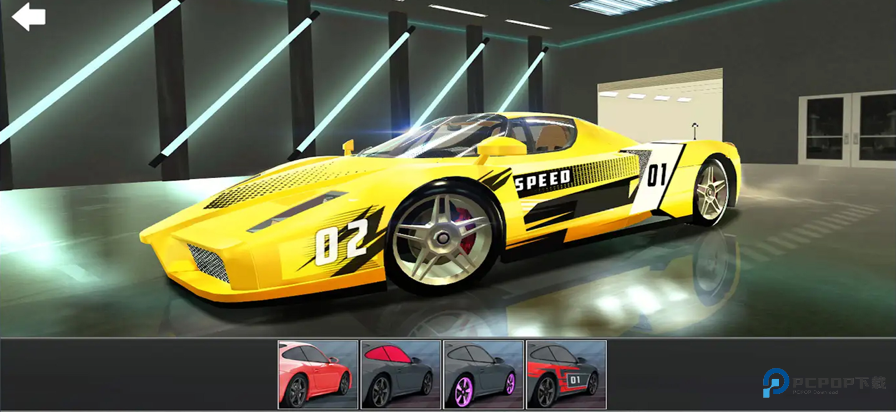The height and width of the screenshot is (412, 896).
Task: Open the body paint color customization
Action: (x=317, y=374)
